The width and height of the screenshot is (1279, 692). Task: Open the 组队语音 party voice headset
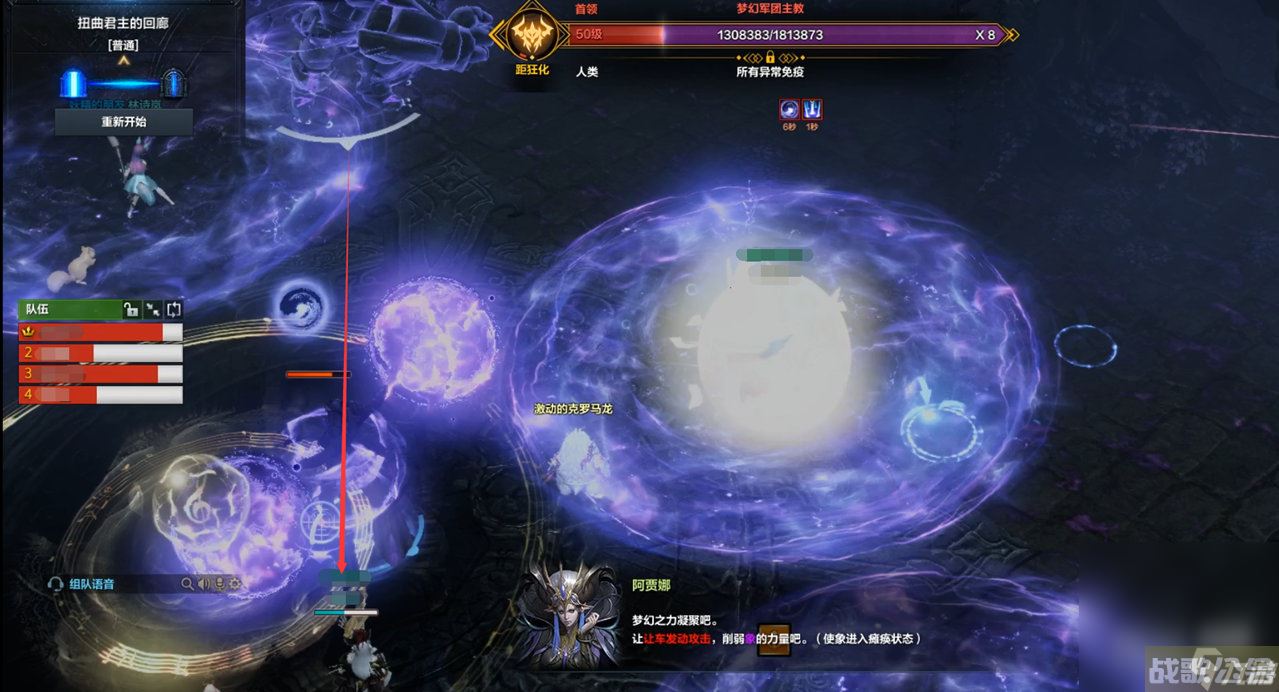pos(56,584)
